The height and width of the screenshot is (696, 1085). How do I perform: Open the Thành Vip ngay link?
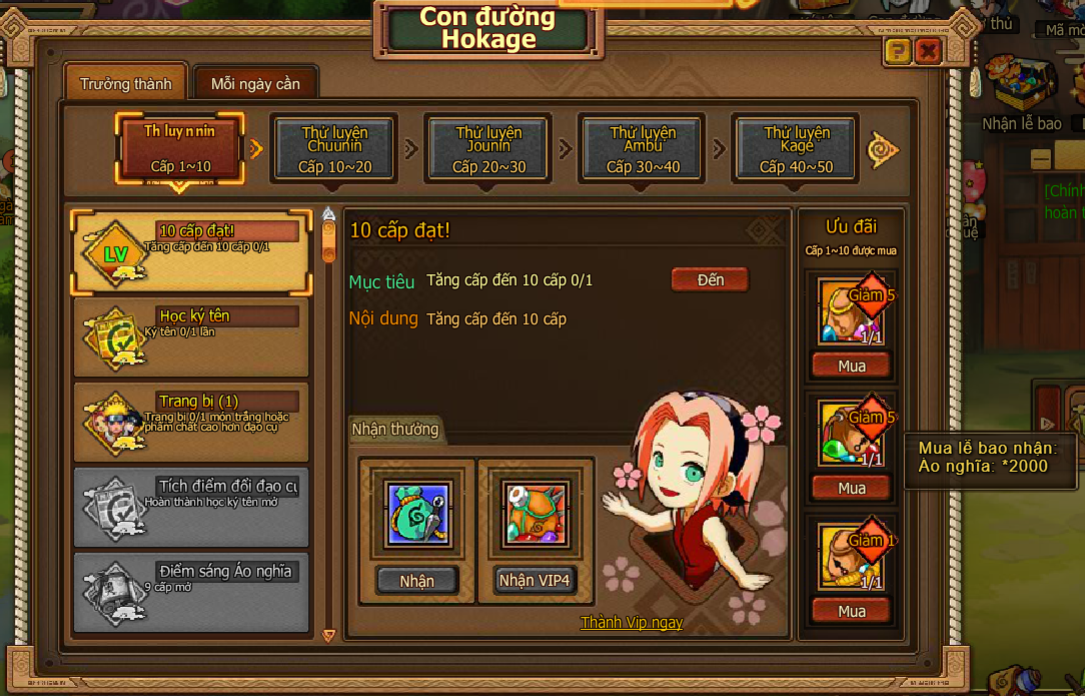pyautogui.click(x=631, y=622)
